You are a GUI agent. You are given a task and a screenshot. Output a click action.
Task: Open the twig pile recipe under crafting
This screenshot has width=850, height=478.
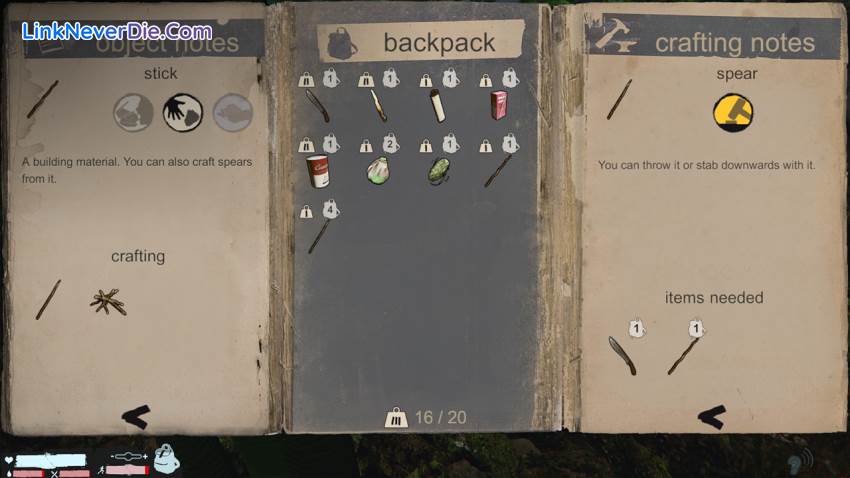click(x=108, y=301)
